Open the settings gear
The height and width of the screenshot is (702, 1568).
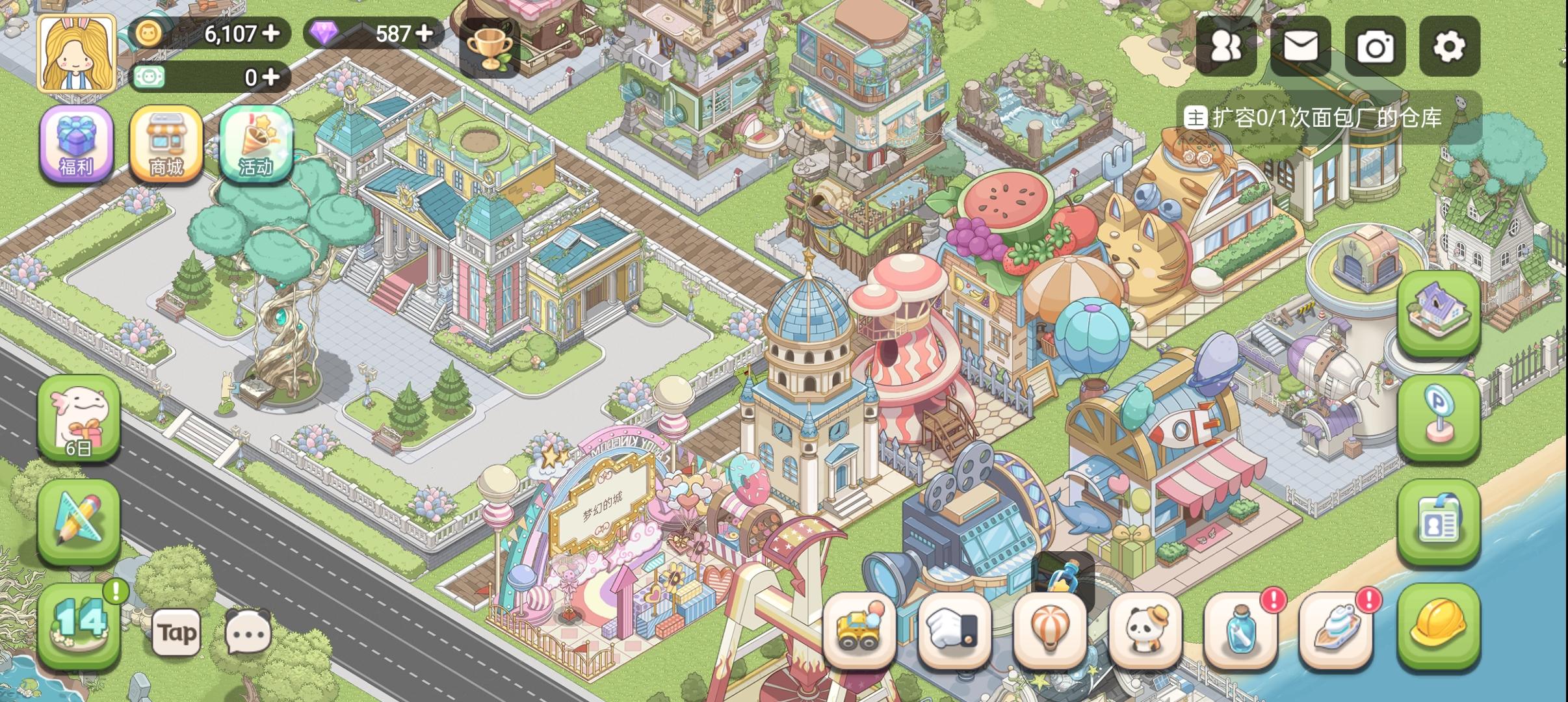(x=1450, y=47)
